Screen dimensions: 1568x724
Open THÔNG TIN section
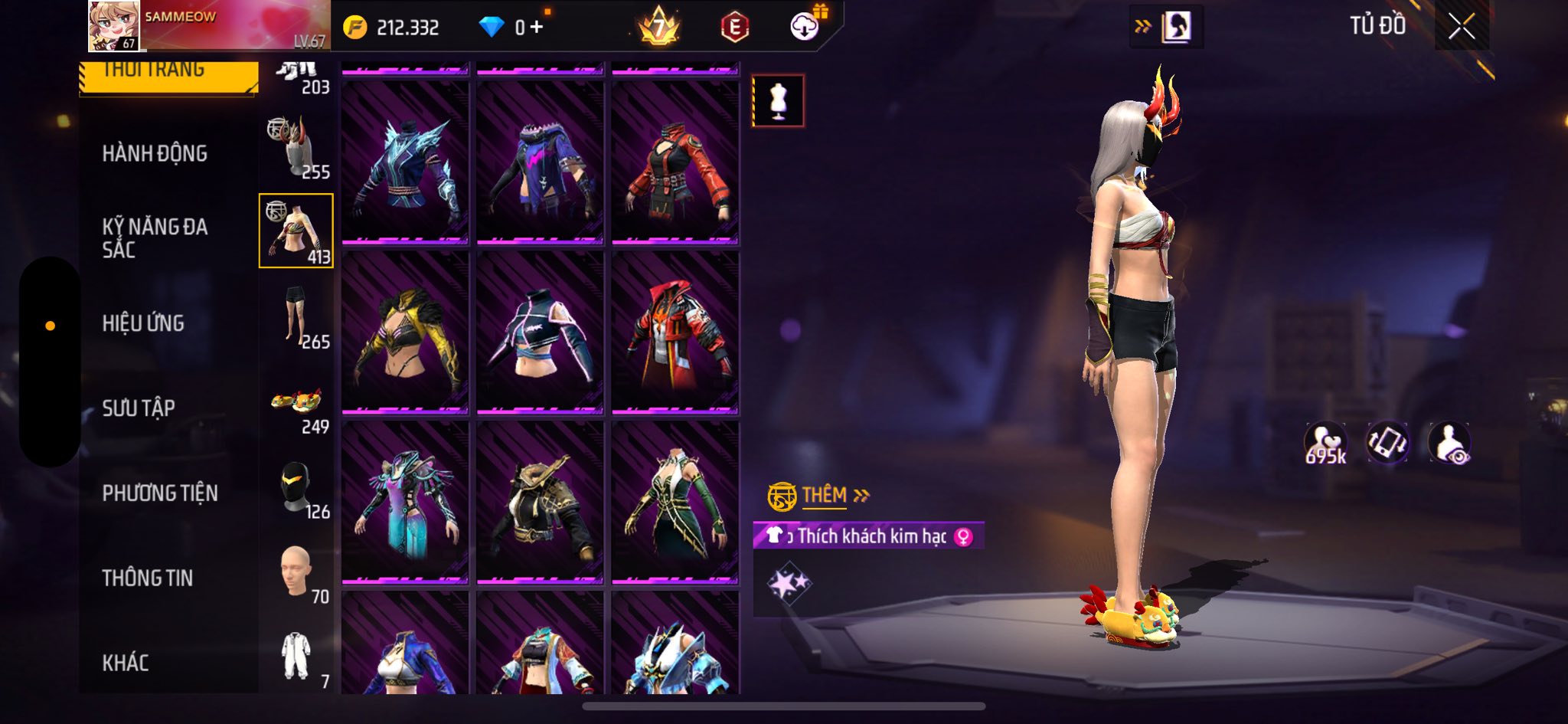pyautogui.click(x=148, y=578)
